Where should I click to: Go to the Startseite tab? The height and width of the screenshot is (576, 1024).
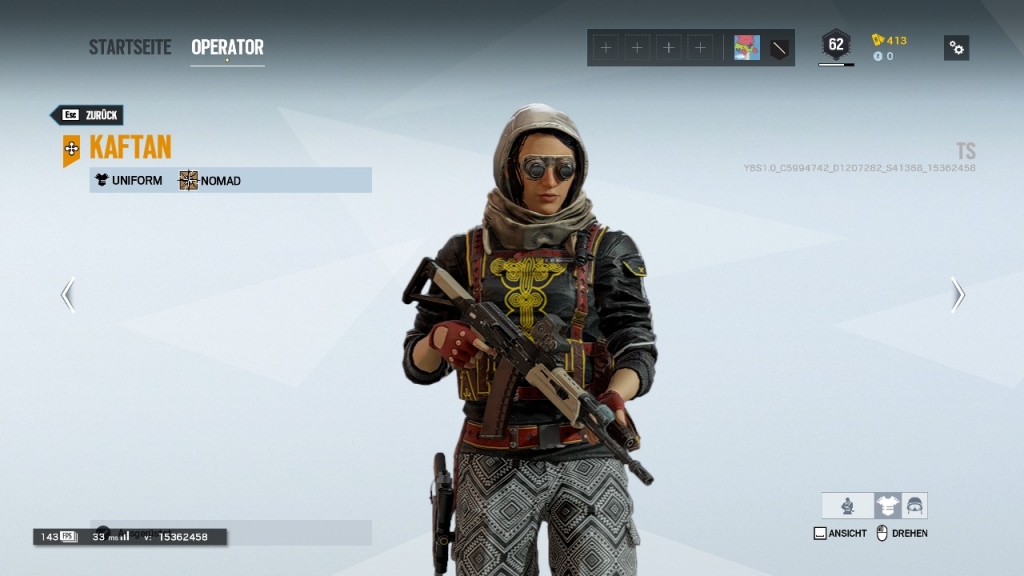pyautogui.click(x=130, y=47)
